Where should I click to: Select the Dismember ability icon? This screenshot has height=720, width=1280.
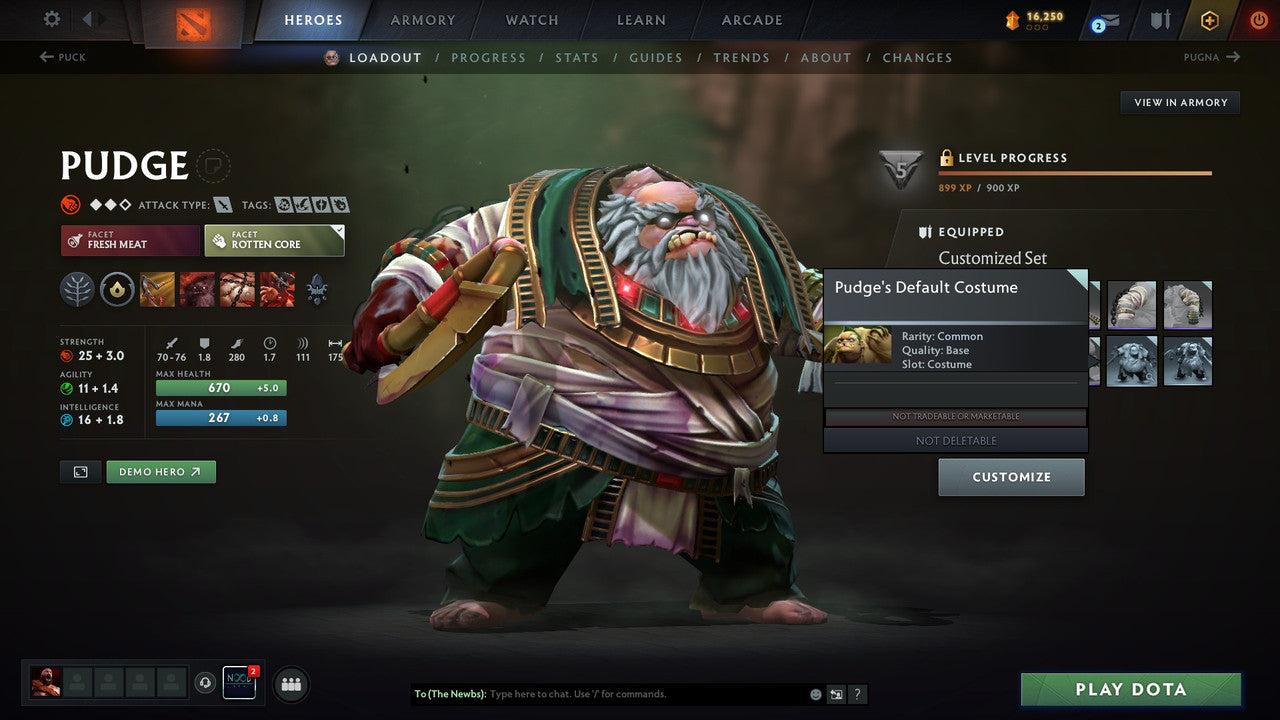(277, 288)
